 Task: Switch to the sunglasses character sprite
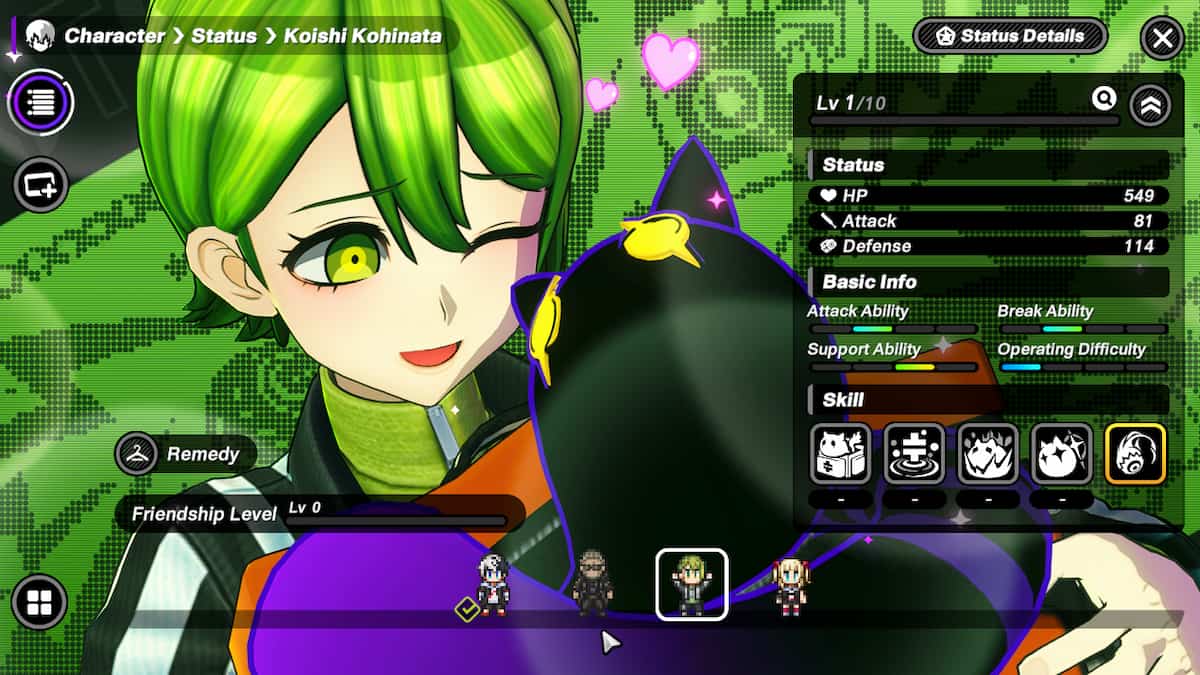tap(593, 583)
